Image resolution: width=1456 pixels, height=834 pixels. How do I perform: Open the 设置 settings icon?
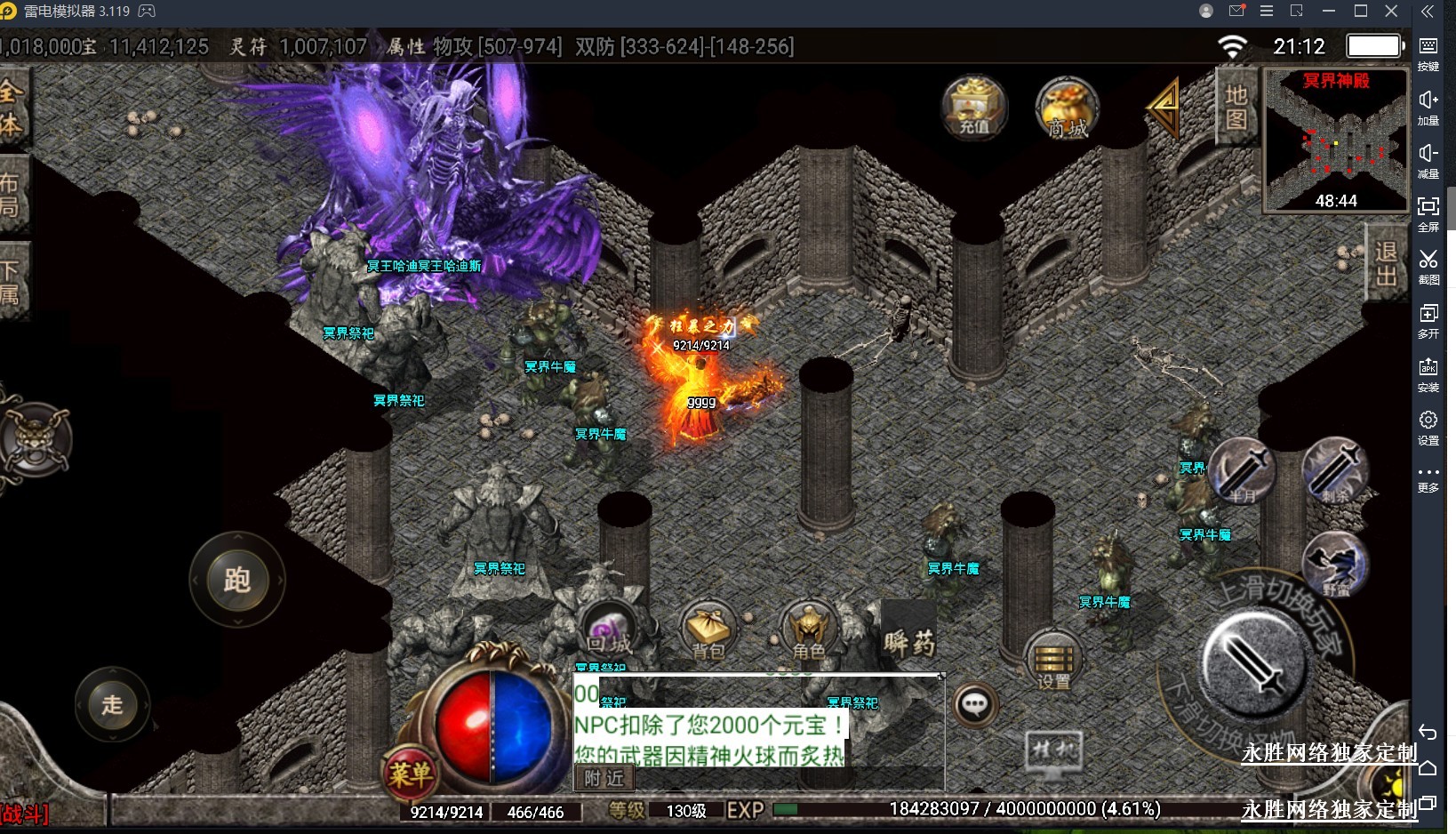[1052, 661]
